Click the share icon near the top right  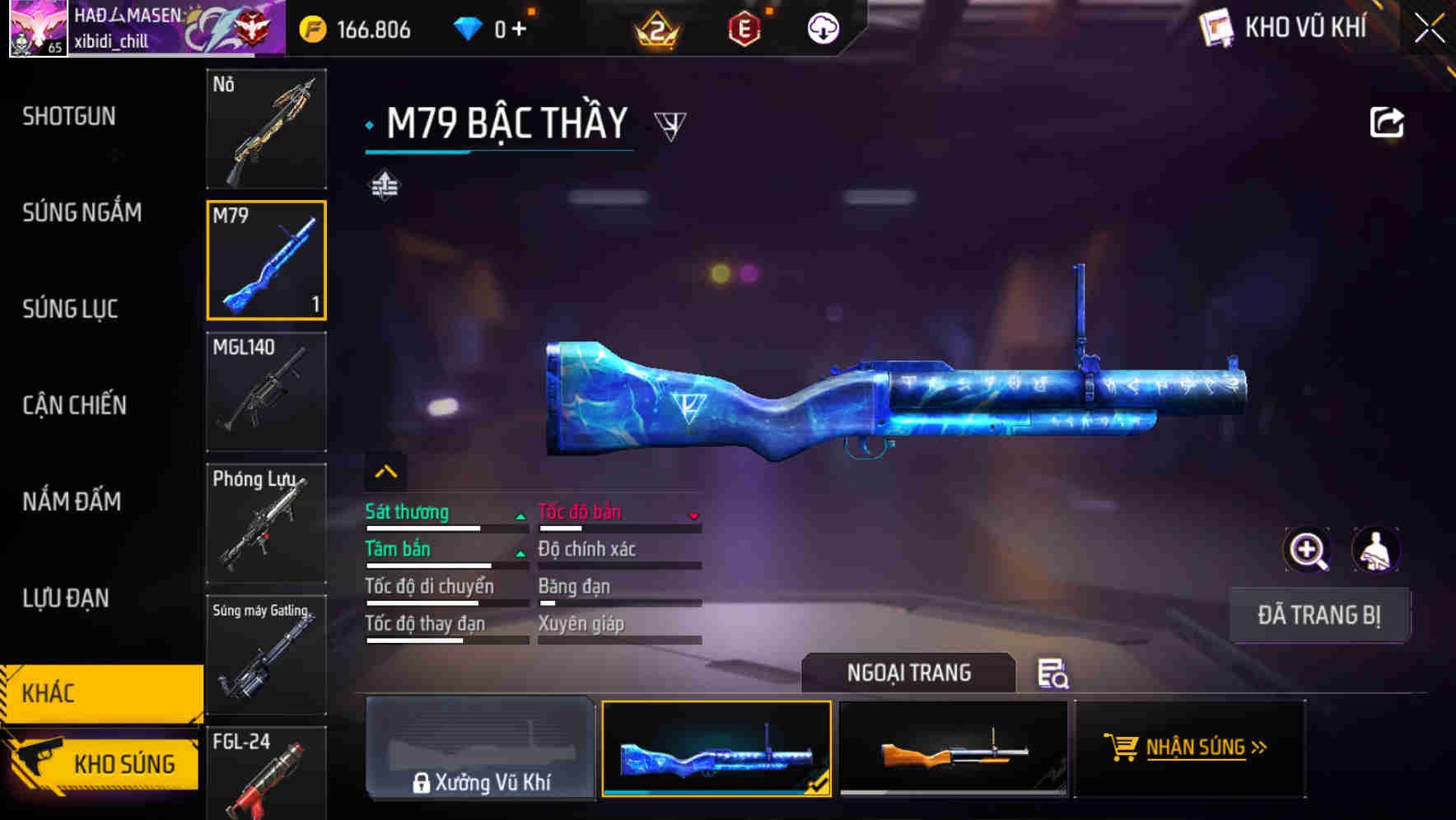[1388, 121]
